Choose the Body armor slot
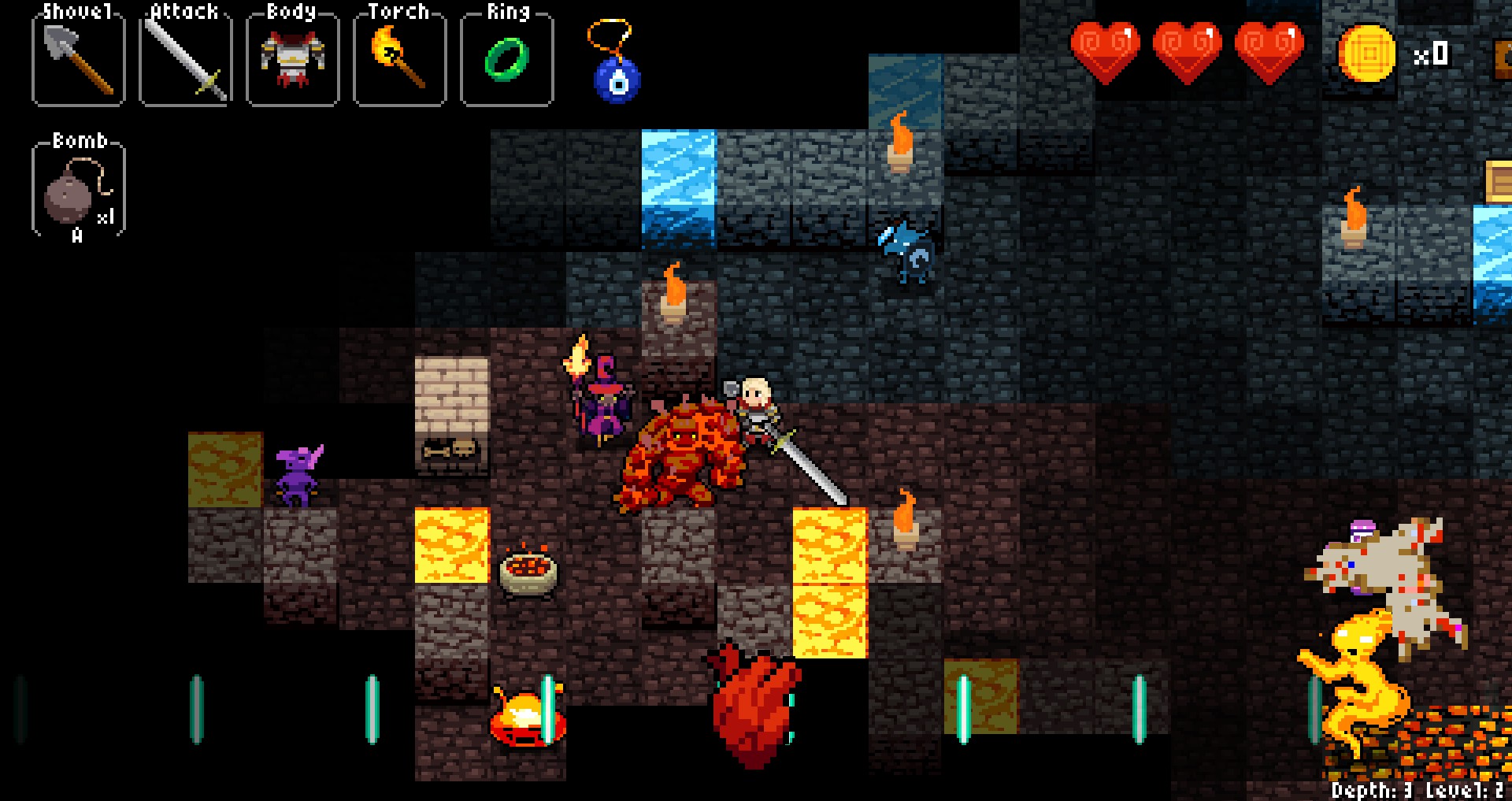 click(292, 59)
